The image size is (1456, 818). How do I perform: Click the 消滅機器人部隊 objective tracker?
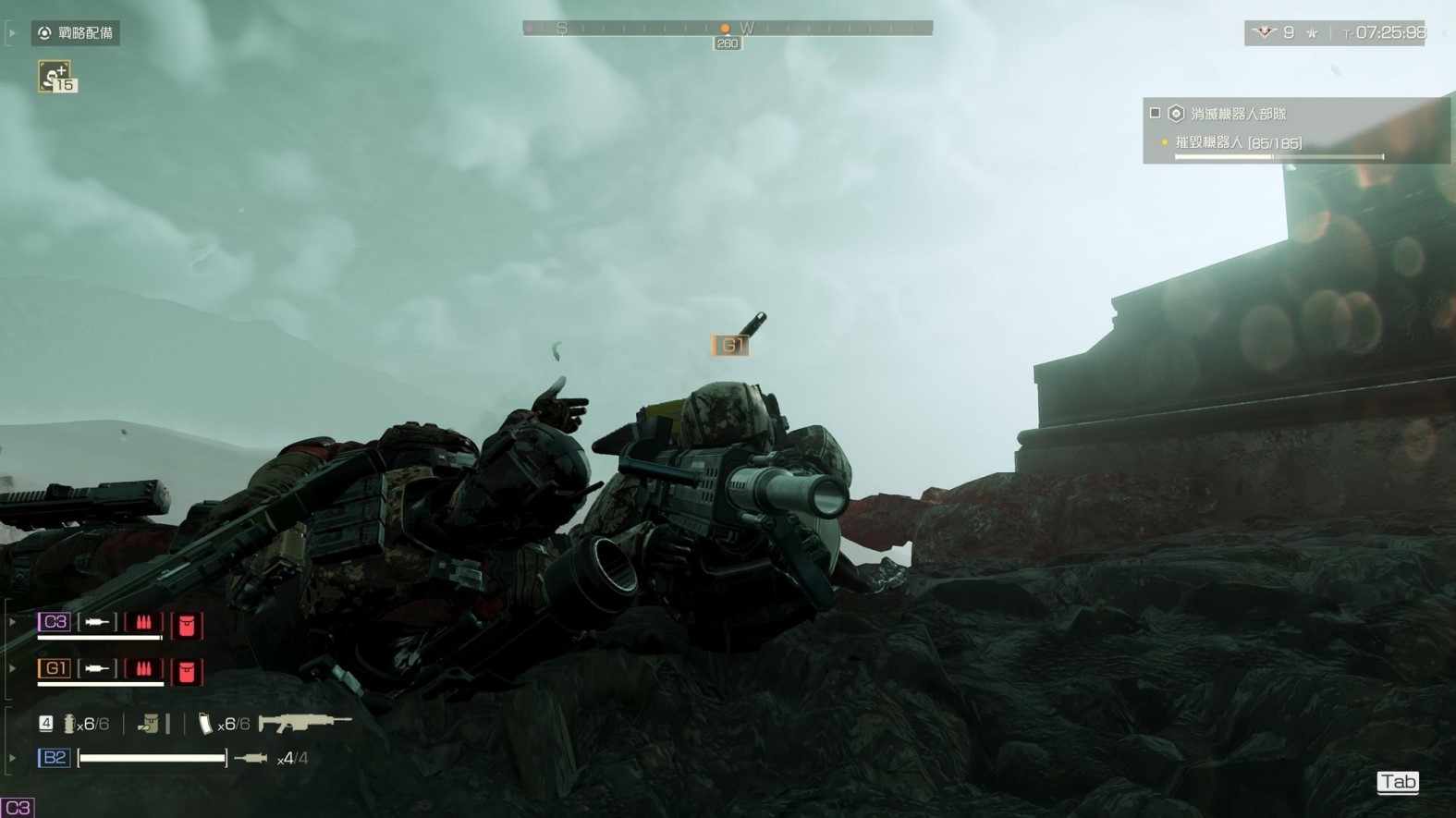point(1237,114)
